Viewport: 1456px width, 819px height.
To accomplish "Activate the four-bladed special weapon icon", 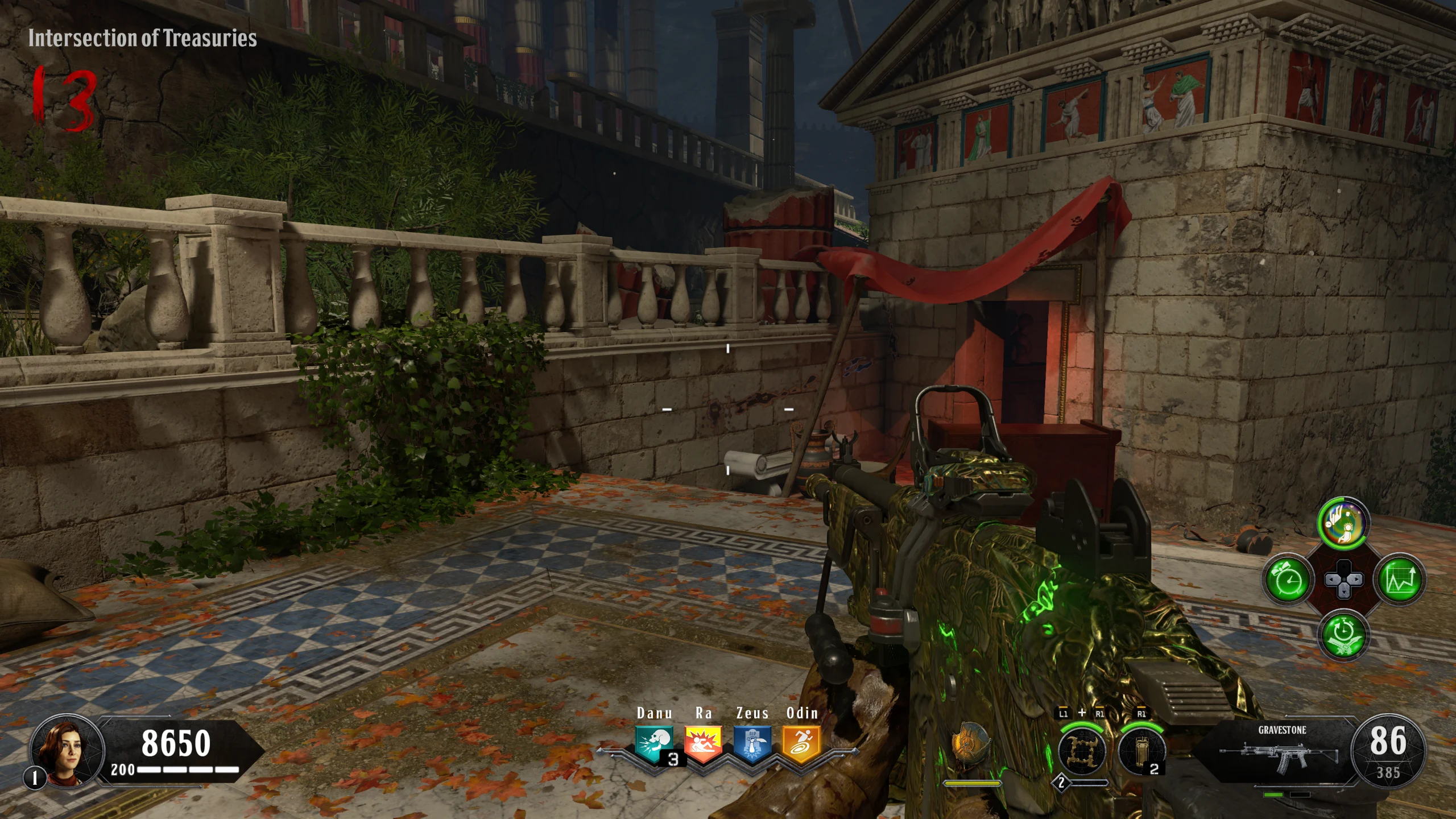I will pyautogui.click(x=1082, y=752).
